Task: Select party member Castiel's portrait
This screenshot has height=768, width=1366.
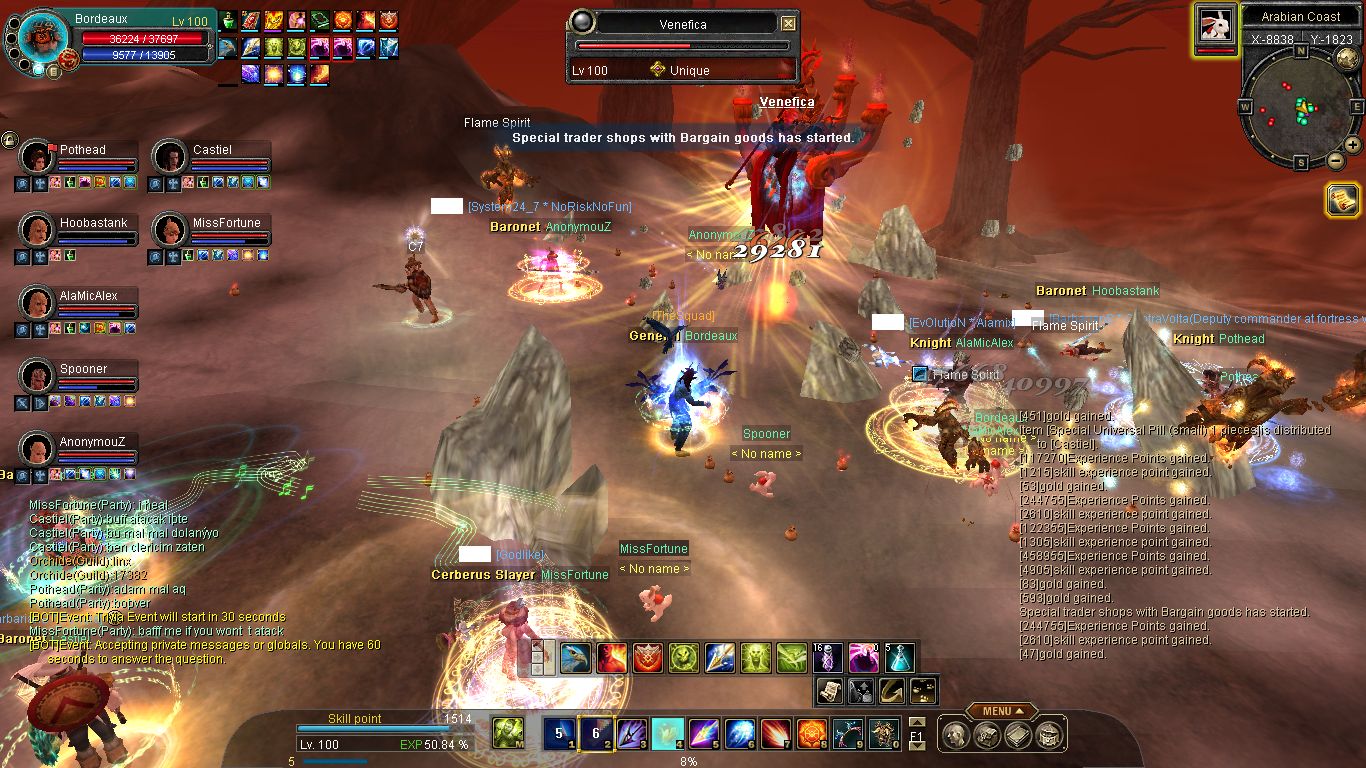Action: click(170, 157)
